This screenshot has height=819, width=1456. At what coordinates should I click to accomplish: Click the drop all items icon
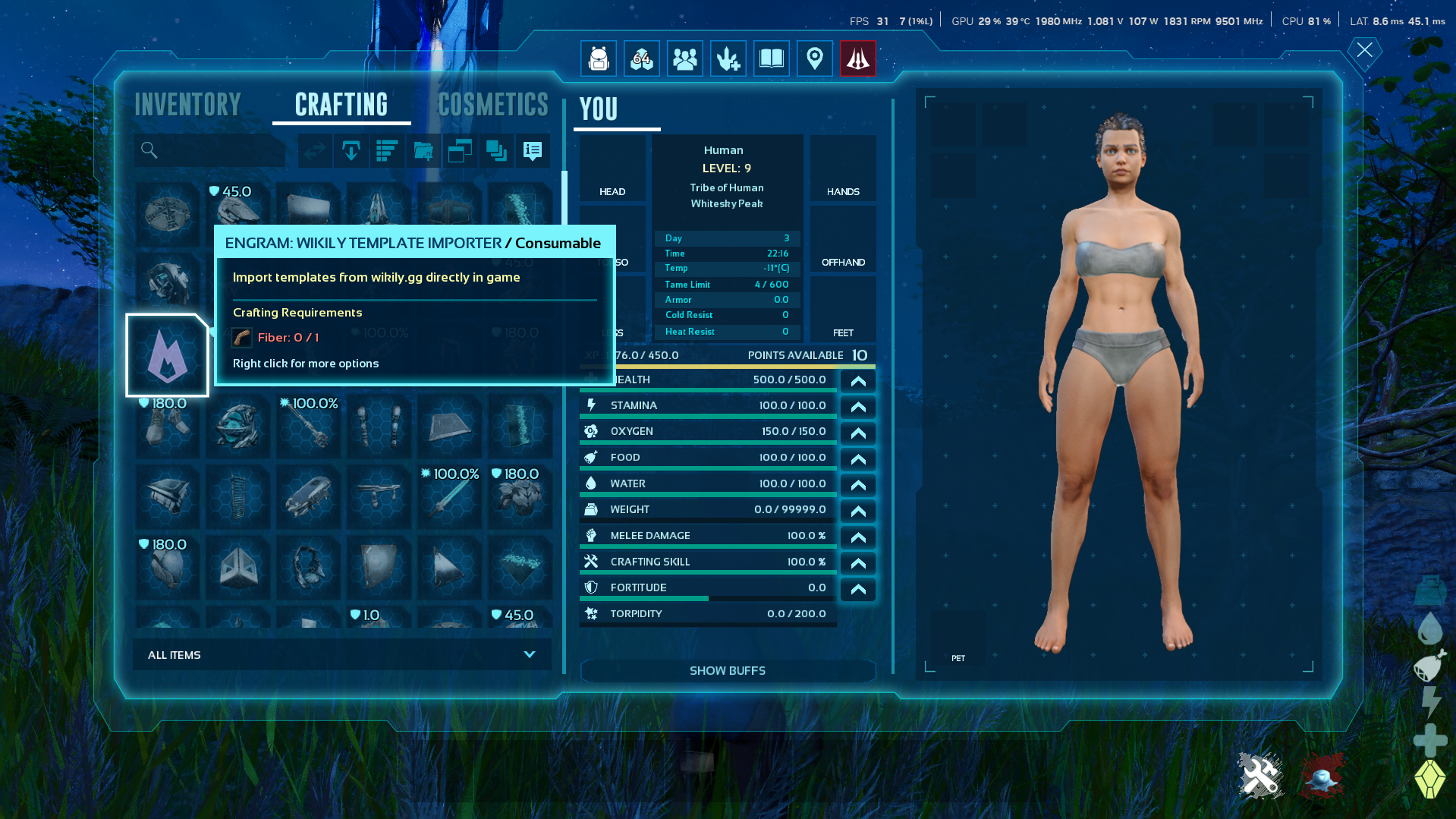click(x=351, y=150)
